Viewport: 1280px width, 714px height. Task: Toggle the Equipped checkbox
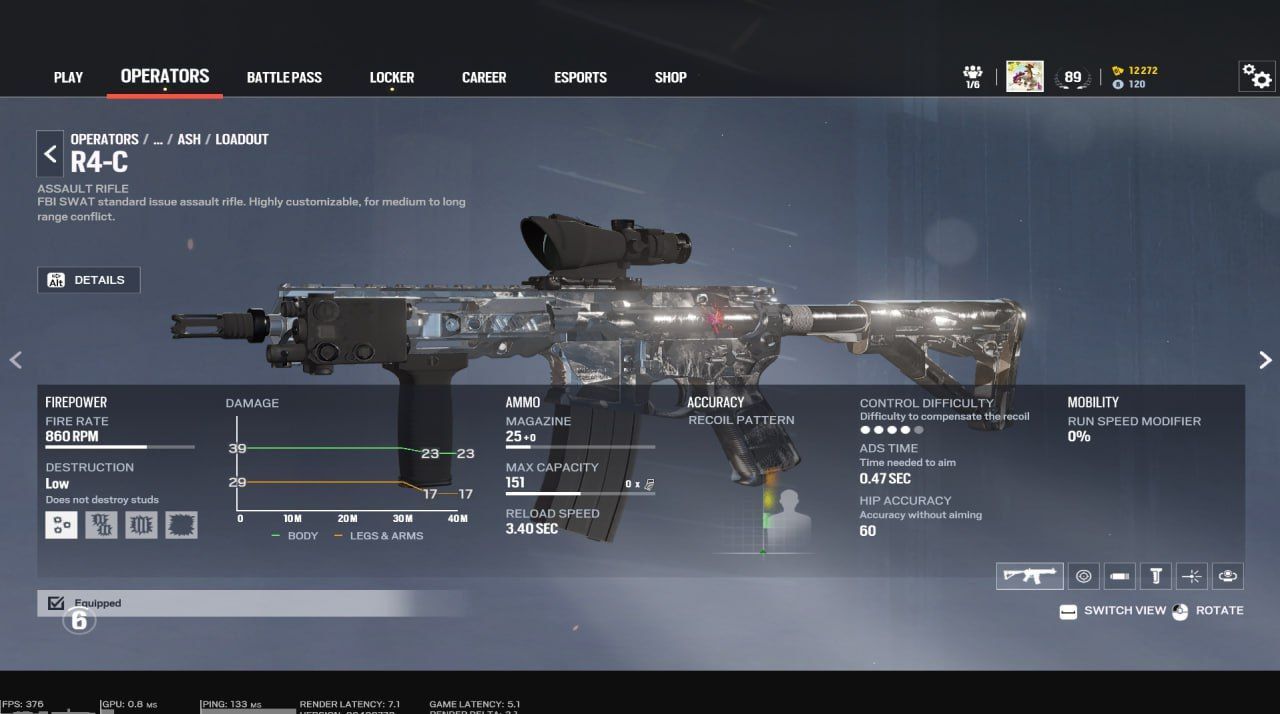(x=56, y=603)
